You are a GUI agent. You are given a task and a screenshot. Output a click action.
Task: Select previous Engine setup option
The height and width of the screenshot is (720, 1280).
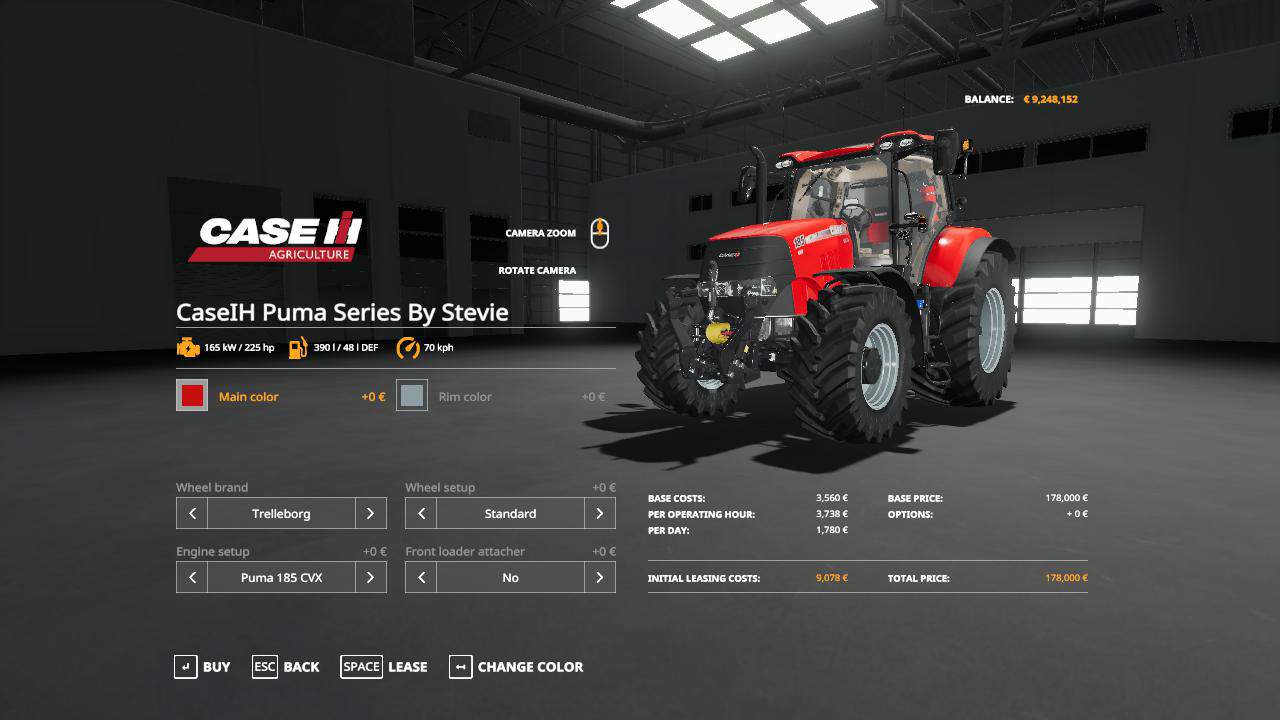click(x=192, y=577)
